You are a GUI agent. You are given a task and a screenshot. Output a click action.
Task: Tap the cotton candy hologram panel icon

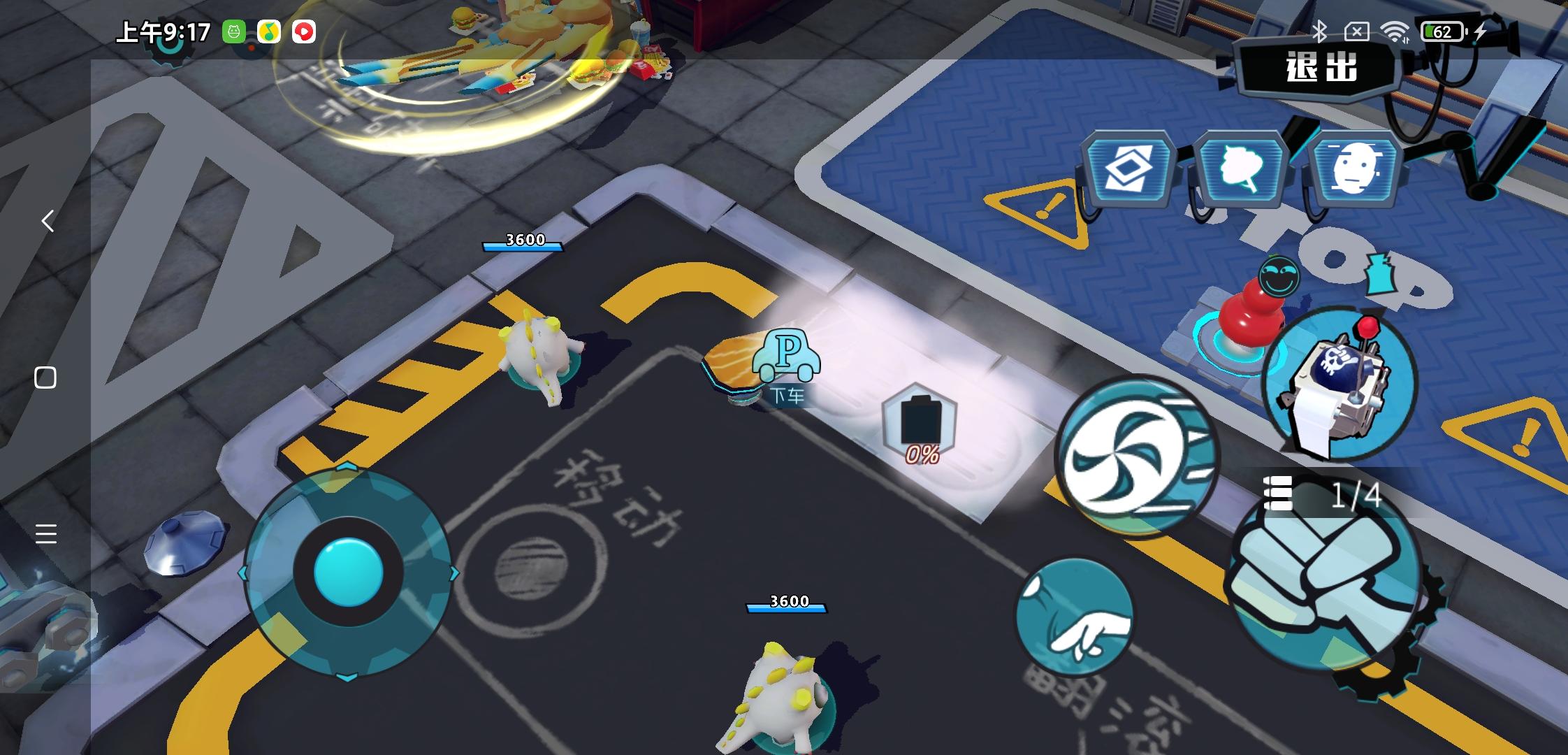(x=1240, y=166)
